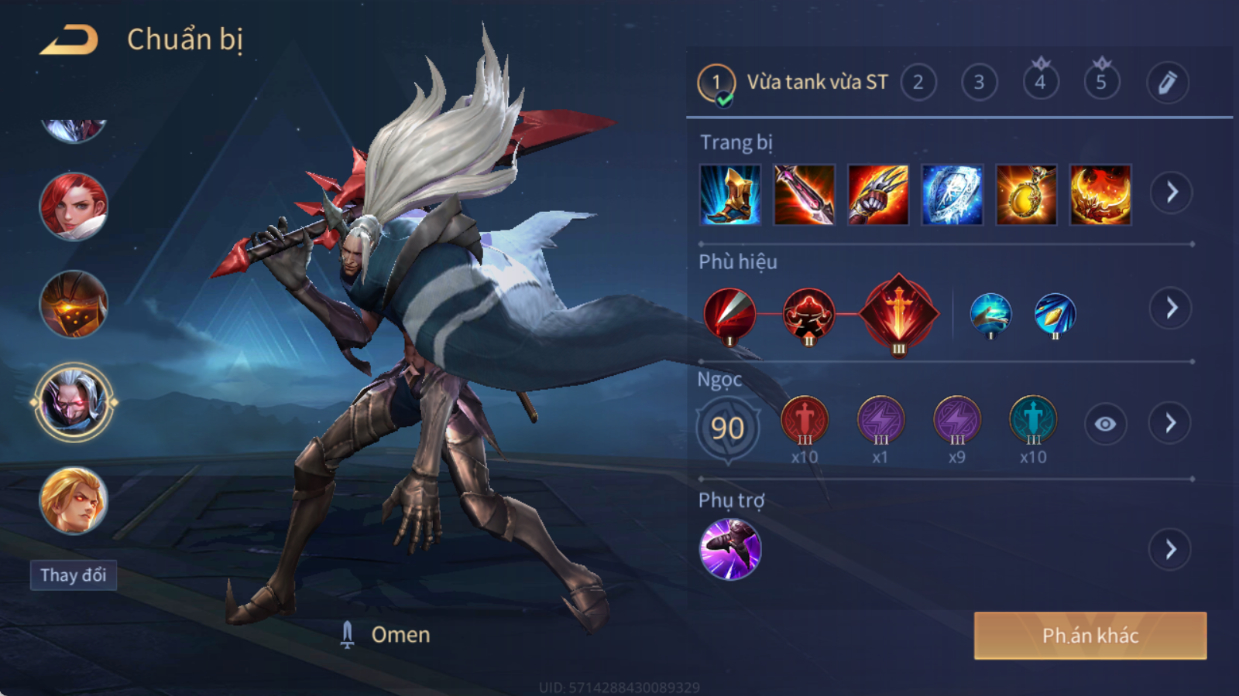Pick the golden amulet equipment item
This screenshot has height=696, width=1239.
tap(1026, 194)
